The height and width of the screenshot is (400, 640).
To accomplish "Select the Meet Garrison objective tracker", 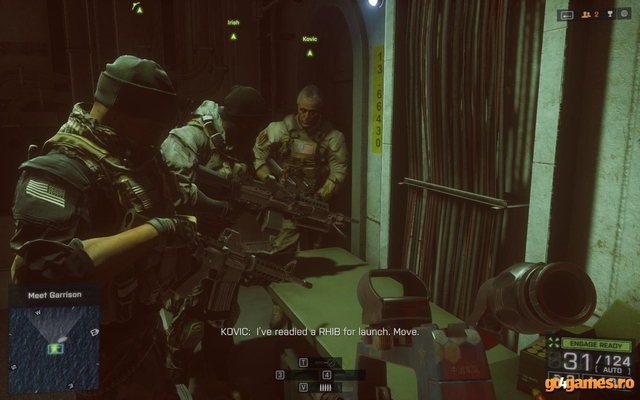I will (54, 294).
